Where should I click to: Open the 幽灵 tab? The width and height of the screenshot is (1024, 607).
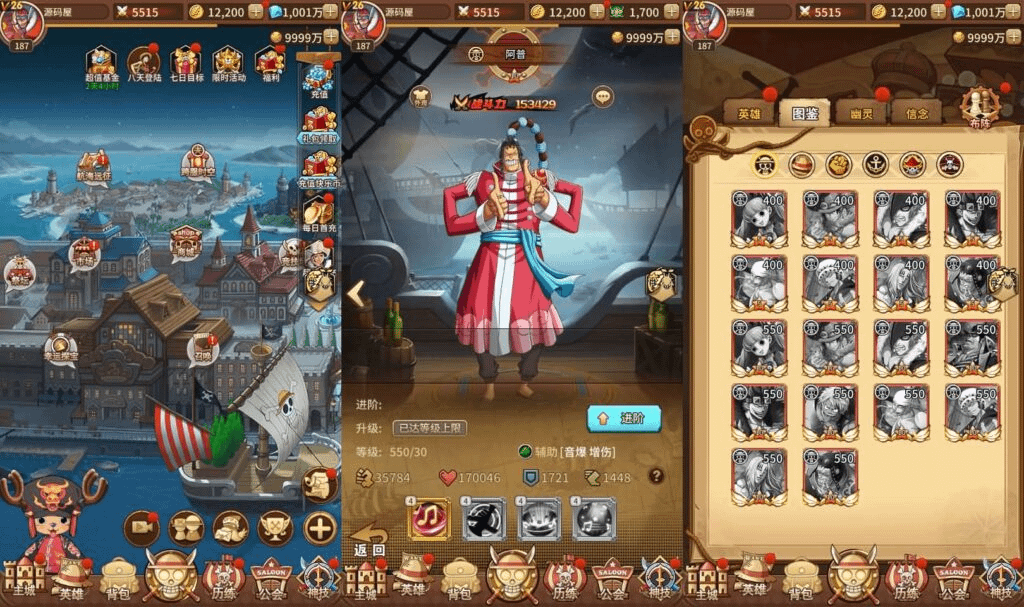[x=861, y=112]
